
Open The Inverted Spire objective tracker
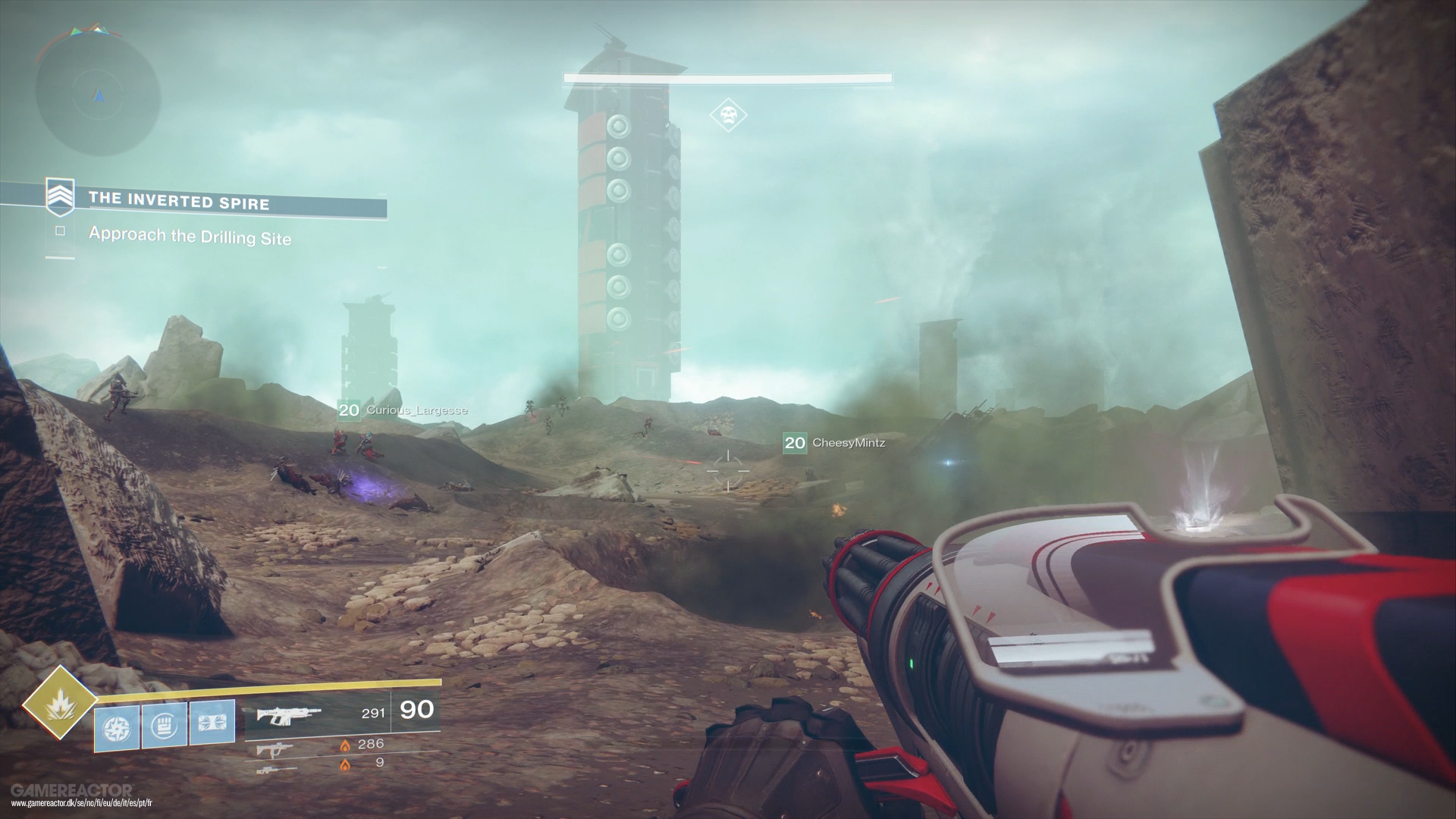click(x=179, y=202)
